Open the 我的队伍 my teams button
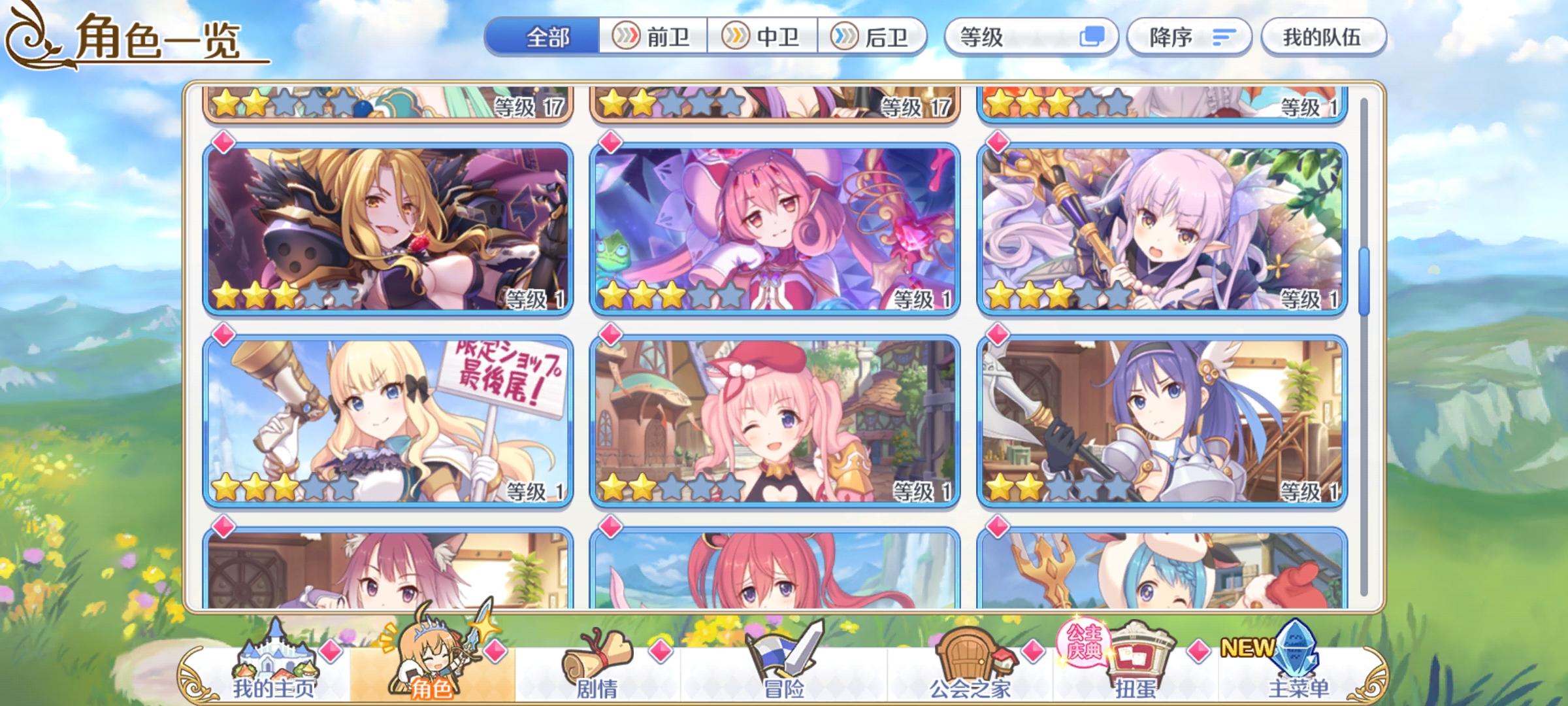 coord(1323,37)
